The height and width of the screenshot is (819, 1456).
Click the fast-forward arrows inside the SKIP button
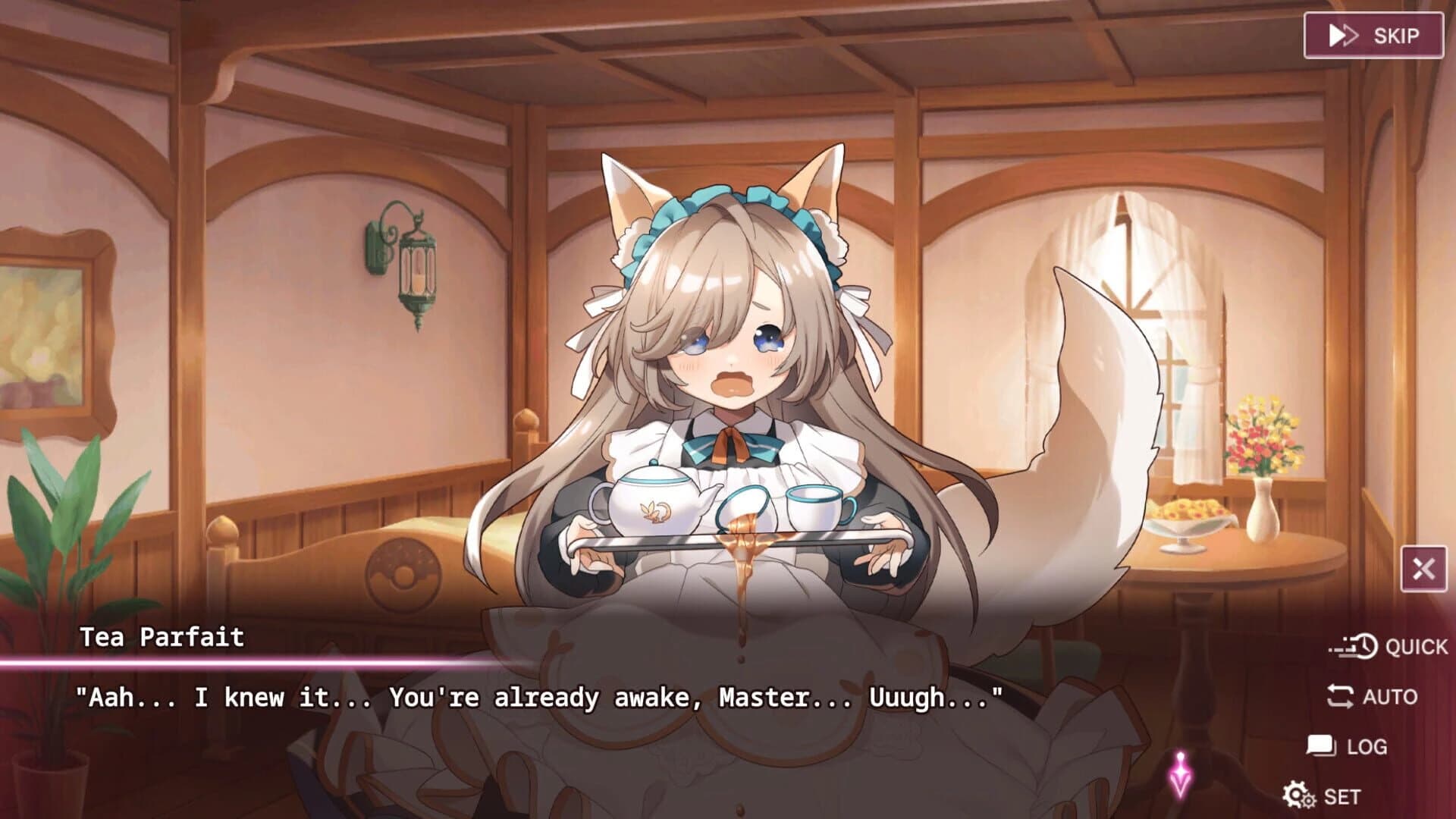[x=1342, y=34]
